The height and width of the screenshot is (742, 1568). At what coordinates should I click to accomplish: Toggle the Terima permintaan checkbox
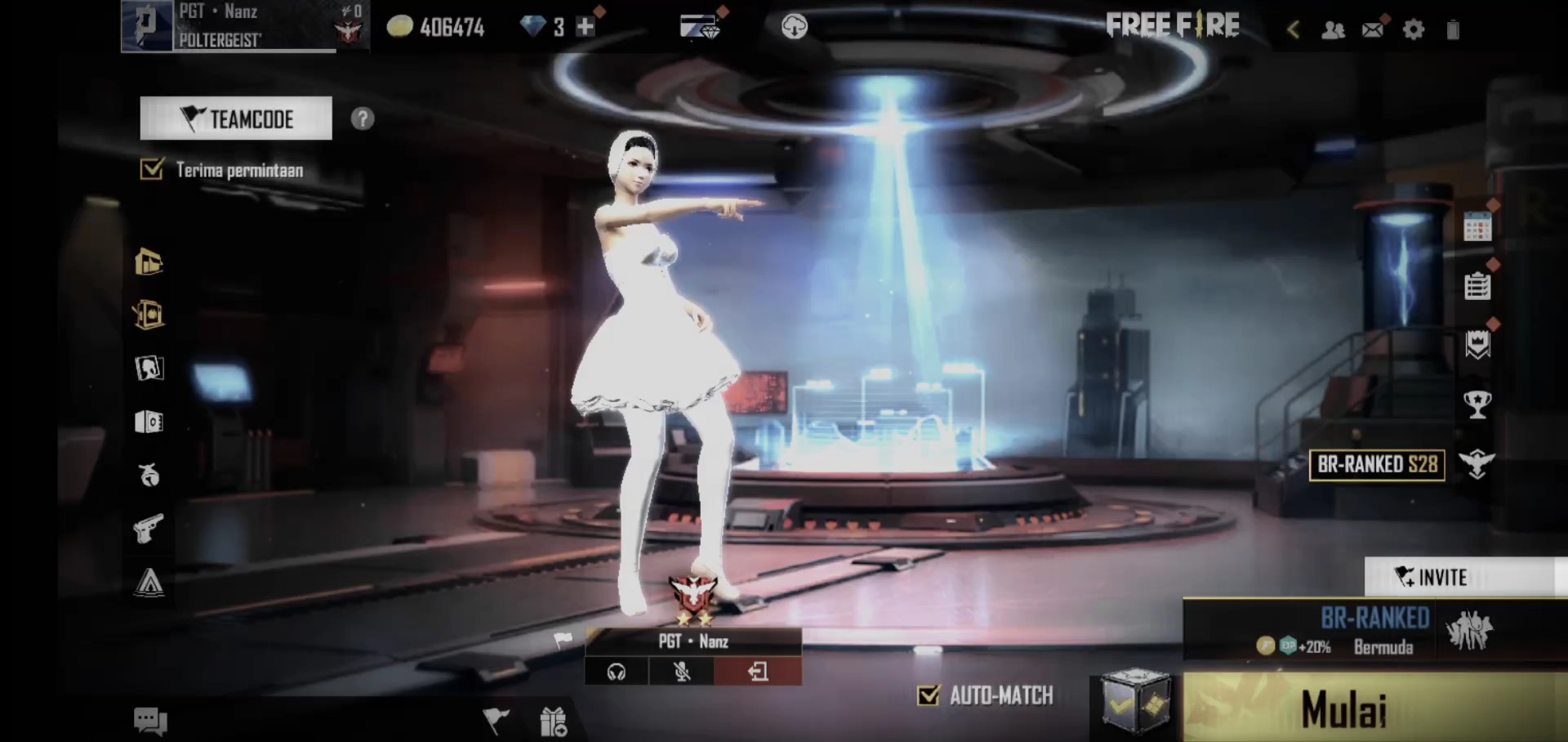click(152, 169)
